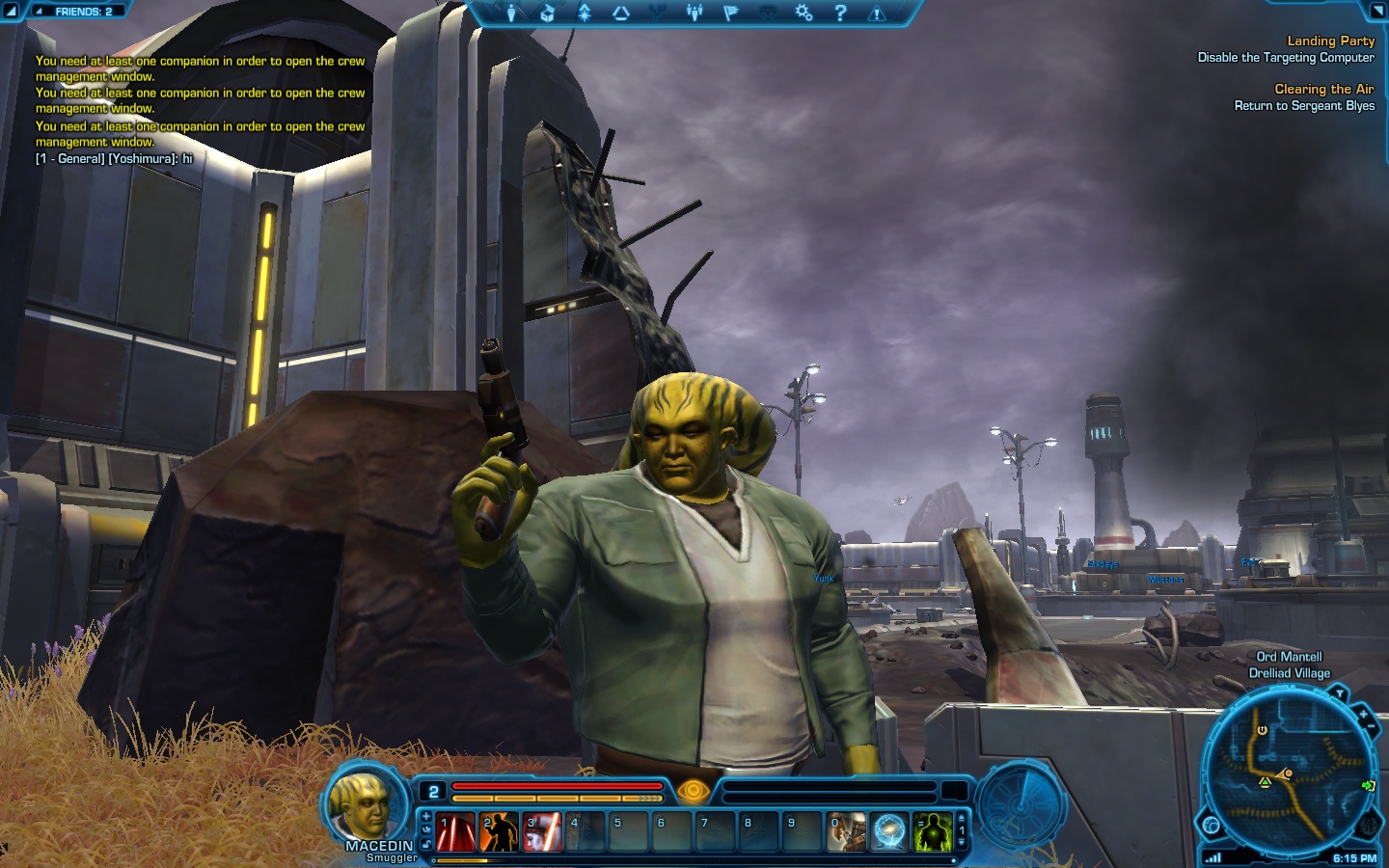Open the minimap filter funnel button

(x=1339, y=693)
